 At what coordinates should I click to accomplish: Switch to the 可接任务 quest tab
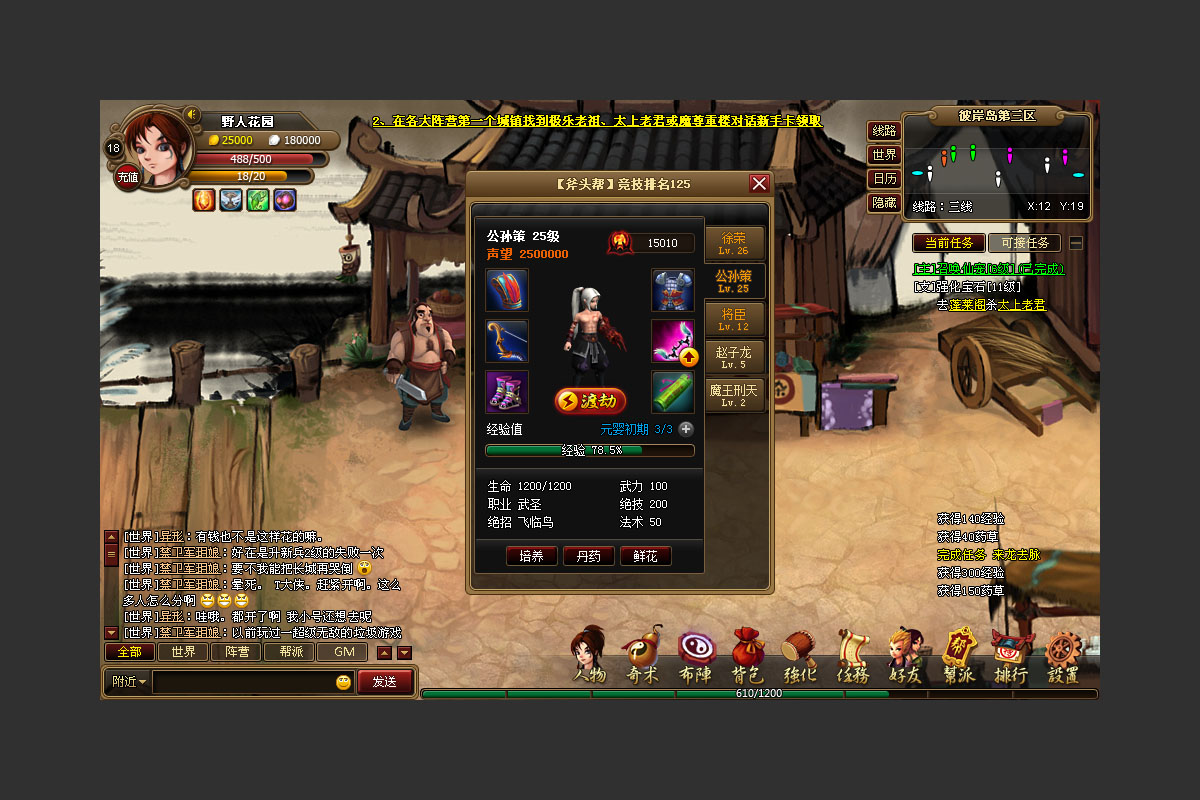1024,243
